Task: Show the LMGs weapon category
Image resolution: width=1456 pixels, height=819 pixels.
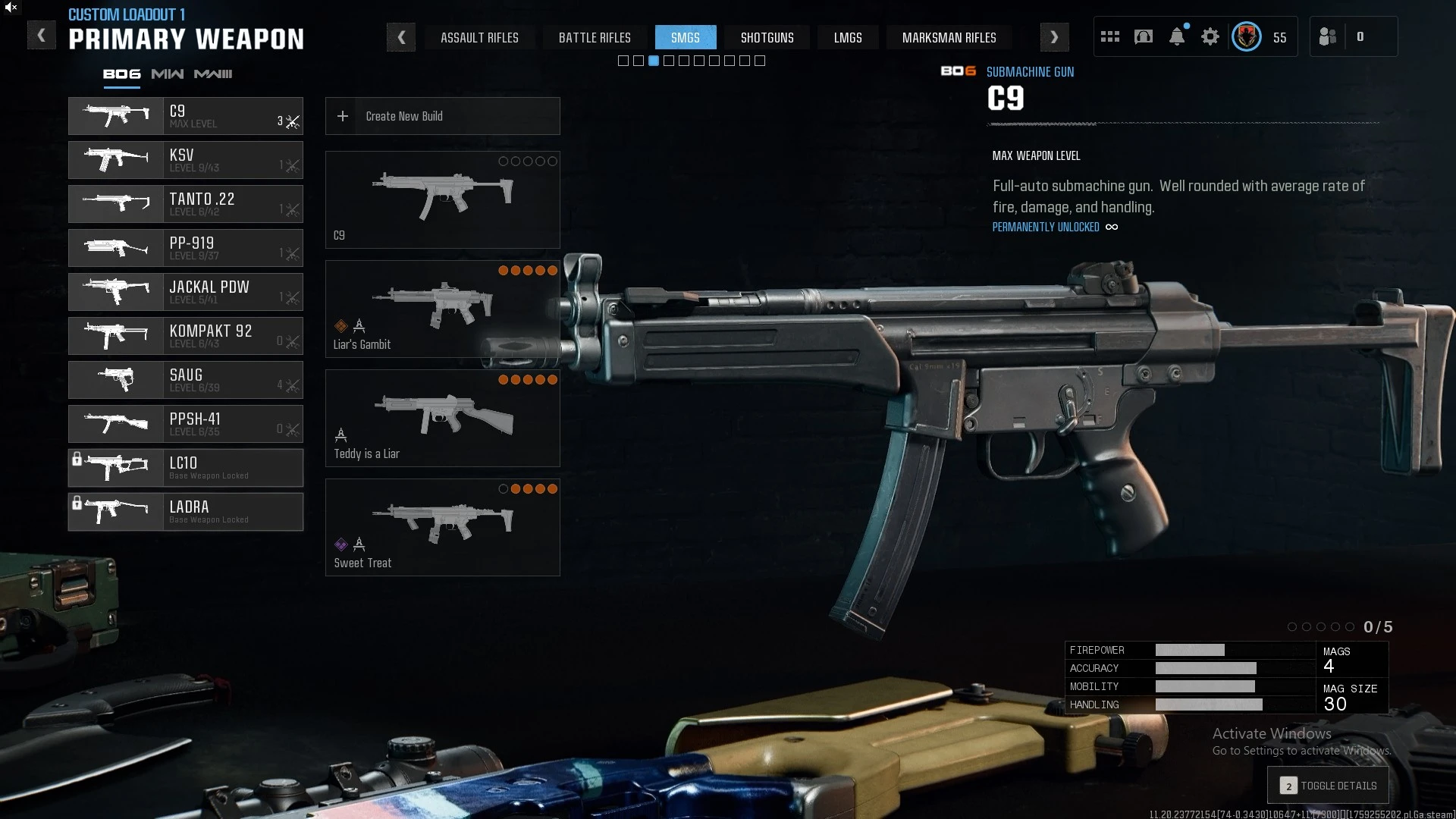Action: click(x=848, y=37)
